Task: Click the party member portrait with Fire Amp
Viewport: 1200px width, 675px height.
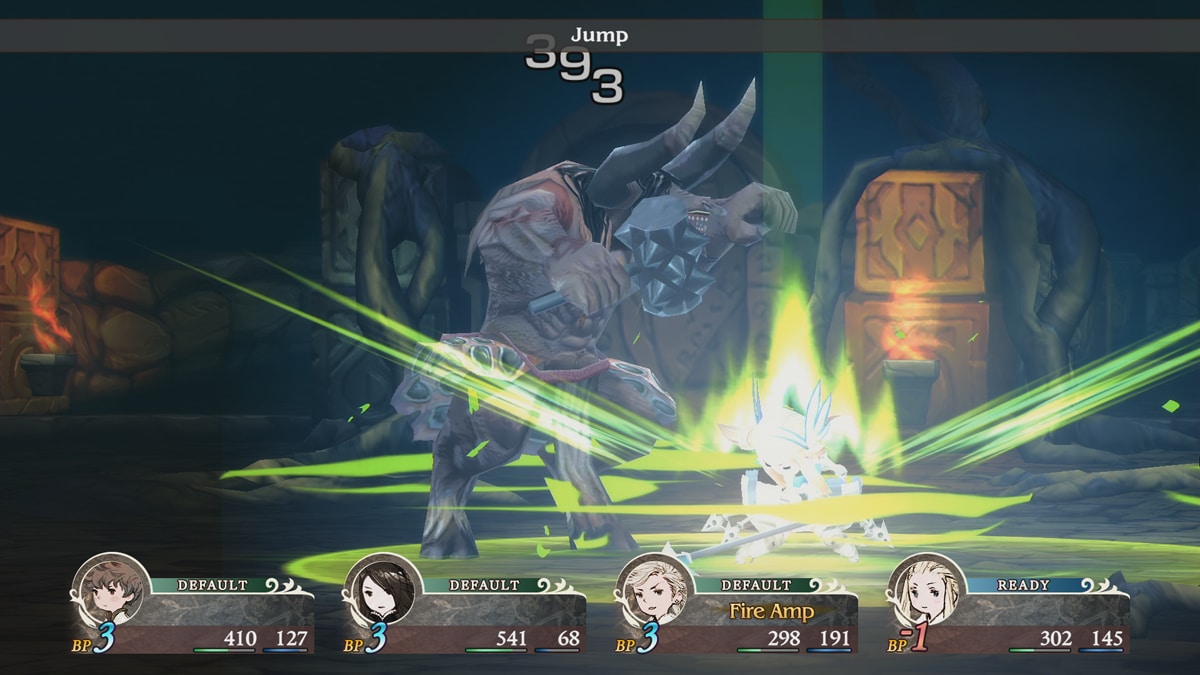Action: tap(653, 592)
